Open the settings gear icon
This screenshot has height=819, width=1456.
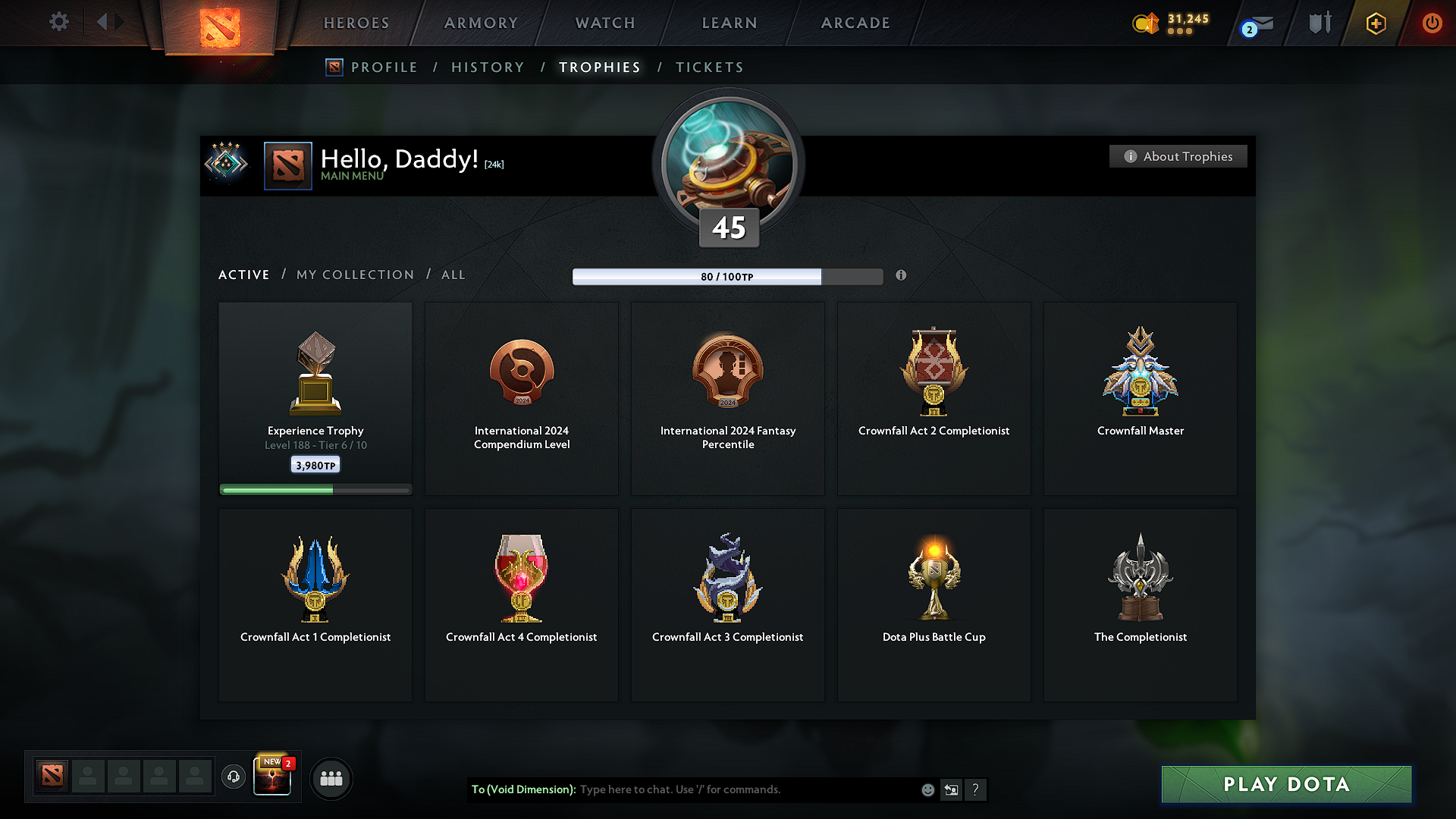(59, 22)
